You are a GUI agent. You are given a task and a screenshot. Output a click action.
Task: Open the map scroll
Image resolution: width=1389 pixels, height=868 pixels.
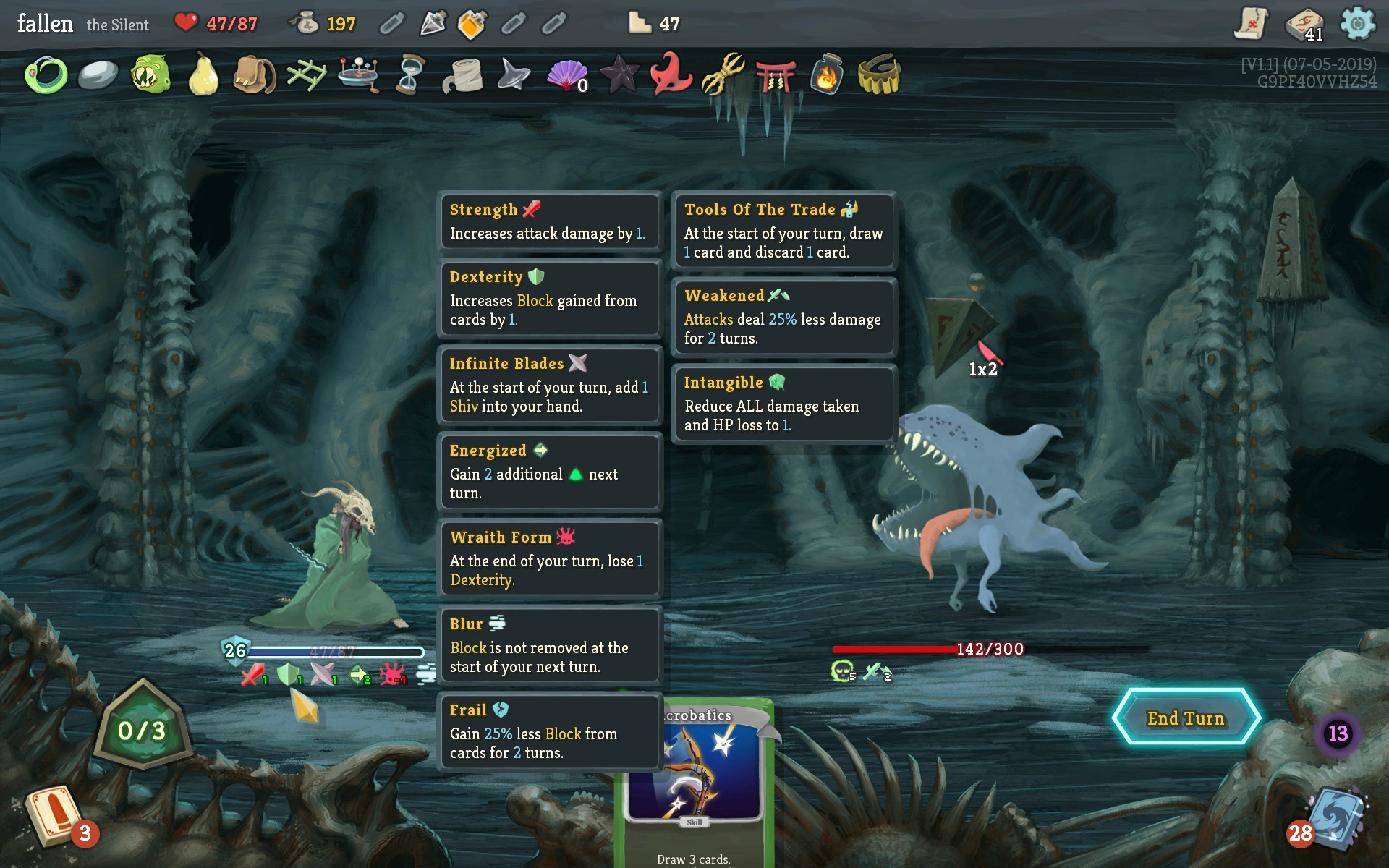[1251, 25]
